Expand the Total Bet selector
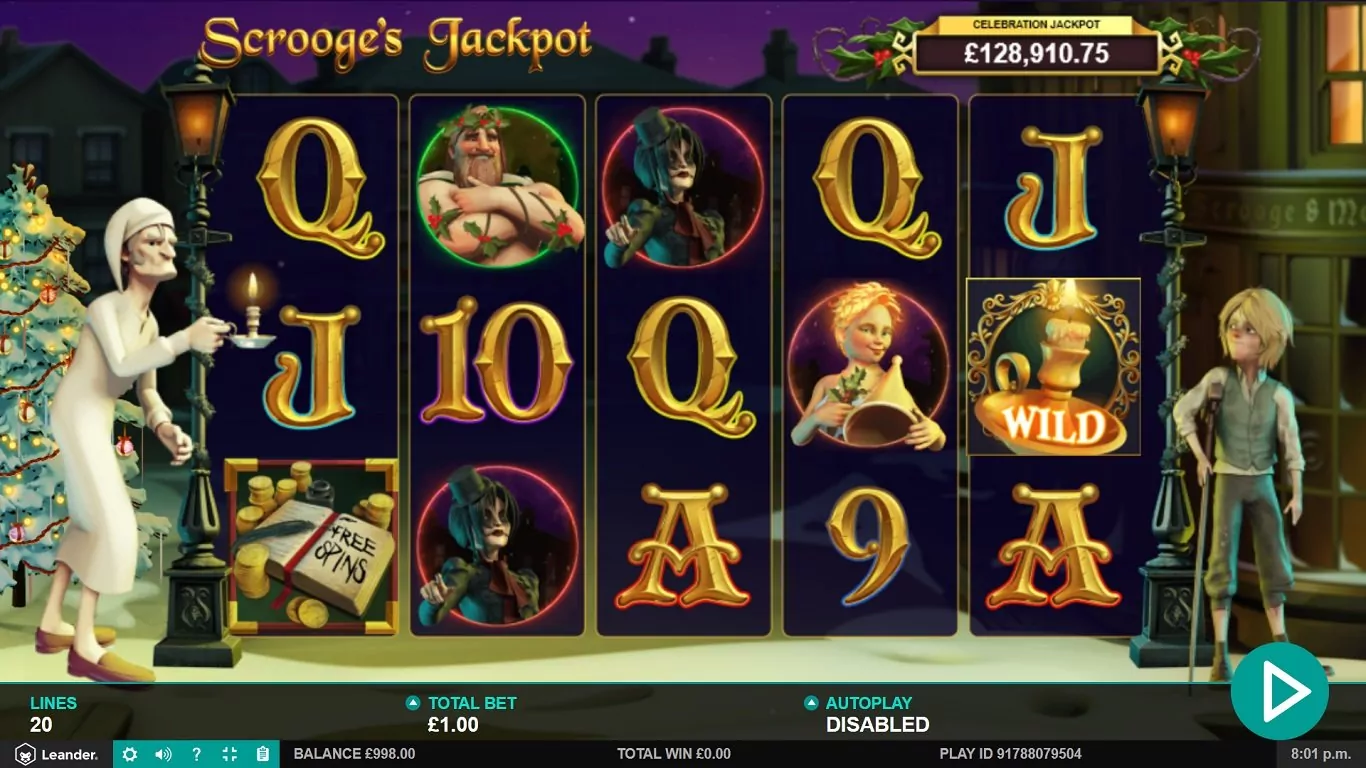This screenshot has width=1366, height=768. (413, 703)
